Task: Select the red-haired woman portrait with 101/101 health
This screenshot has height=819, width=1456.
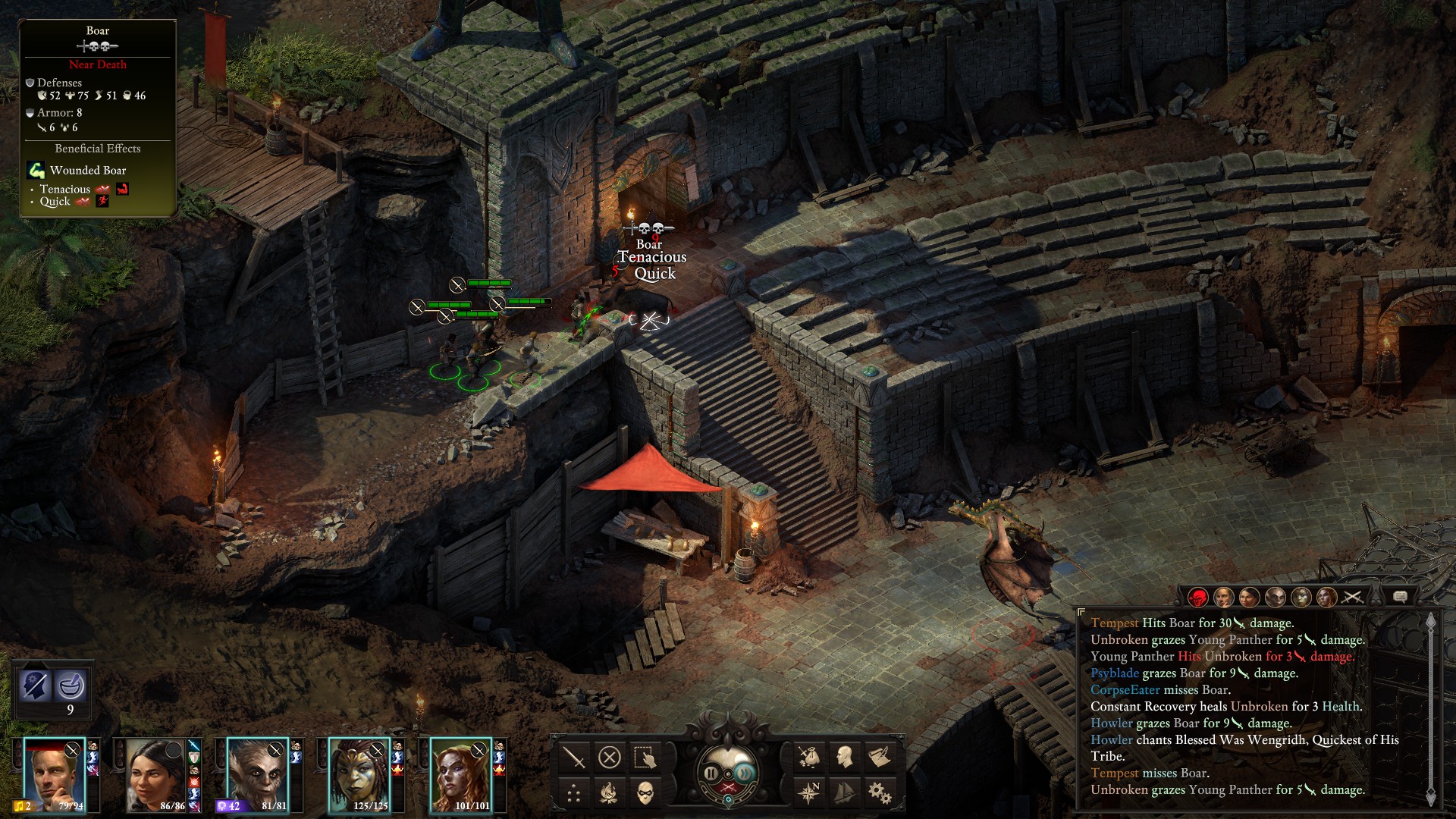Action: pos(460,775)
